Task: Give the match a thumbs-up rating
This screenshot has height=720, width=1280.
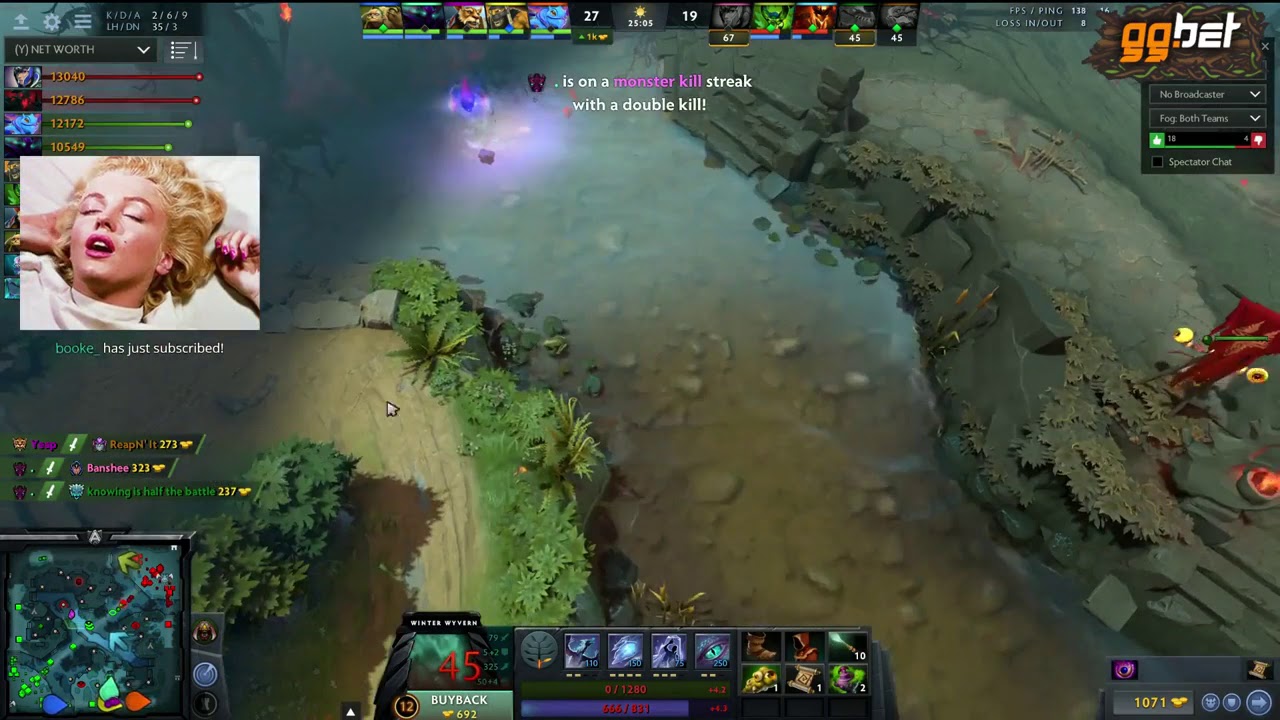Action: 1156,139
